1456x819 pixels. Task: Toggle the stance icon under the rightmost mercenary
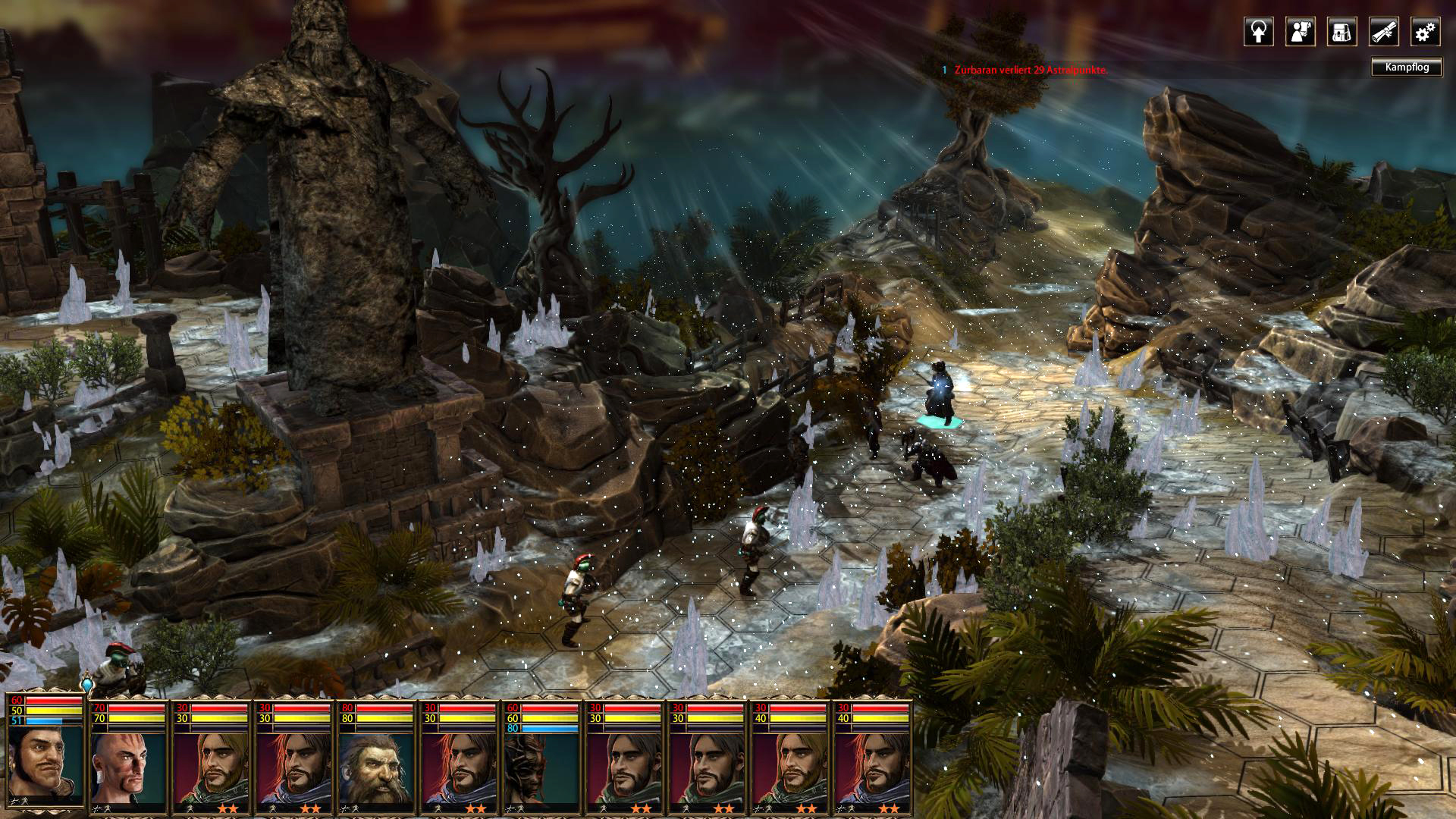[842, 810]
